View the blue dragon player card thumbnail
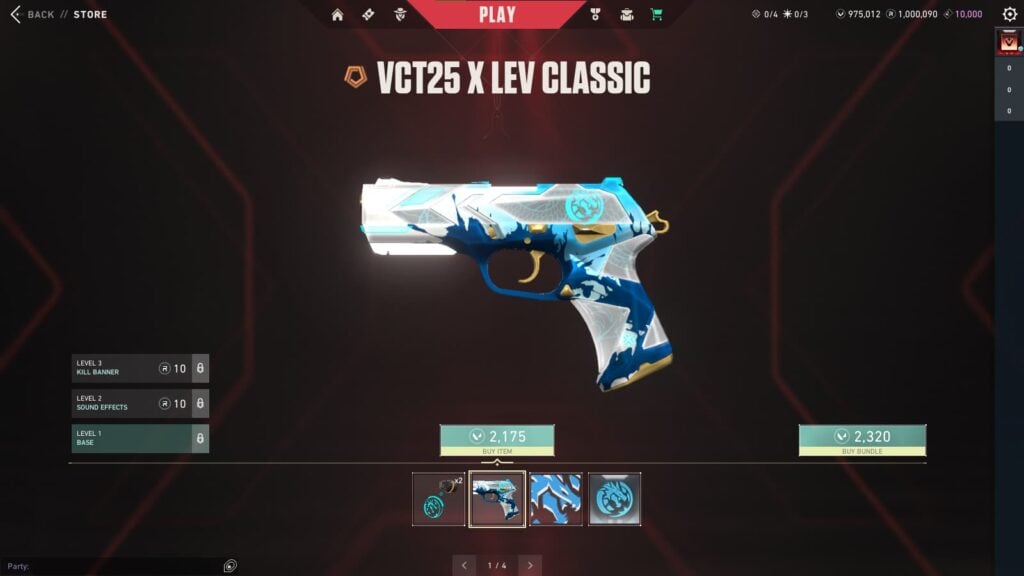Viewport: 1024px width, 576px height. pyautogui.click(x=556, y=499)
